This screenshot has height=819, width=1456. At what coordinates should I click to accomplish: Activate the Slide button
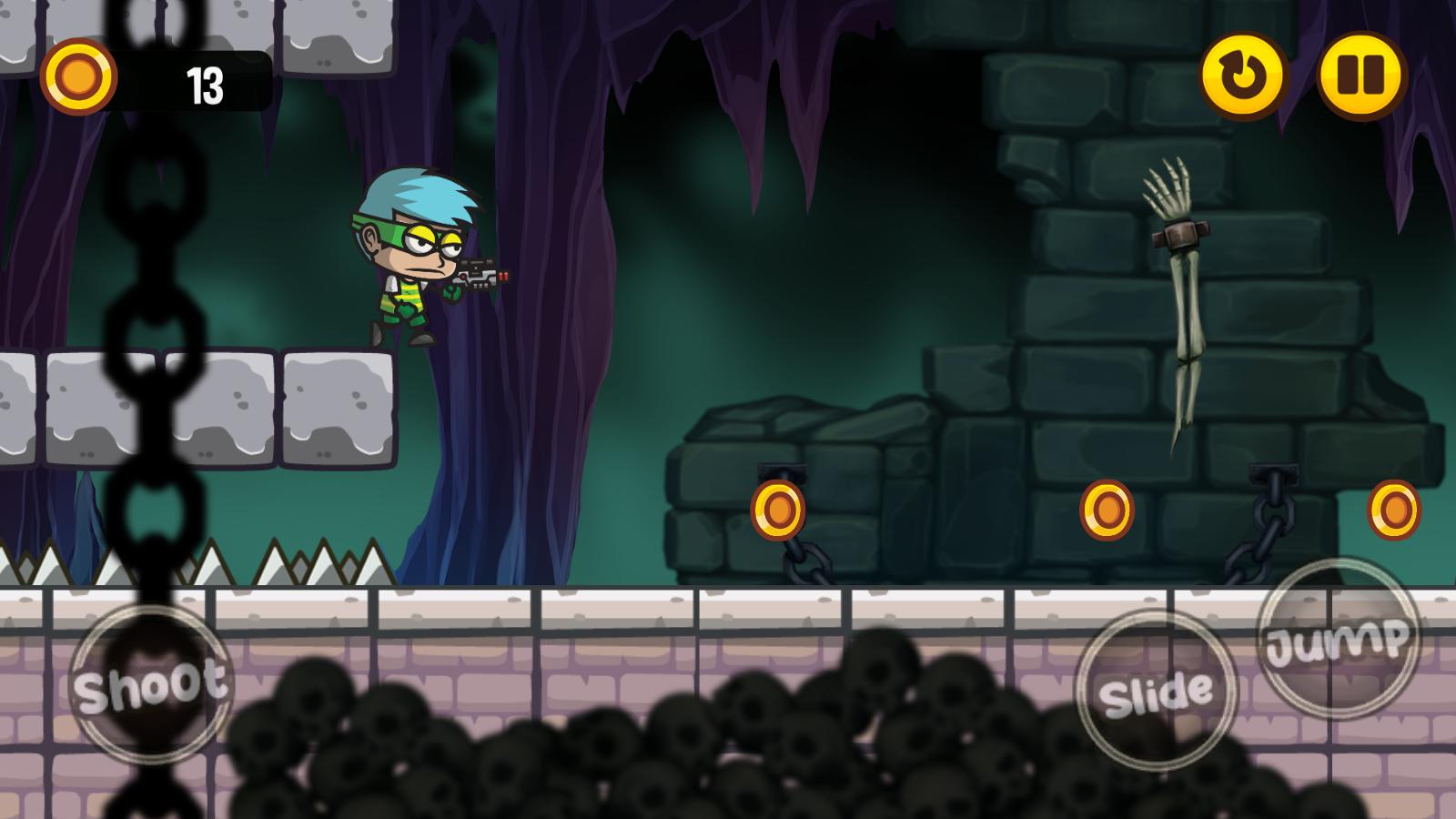pos(1156,692)
